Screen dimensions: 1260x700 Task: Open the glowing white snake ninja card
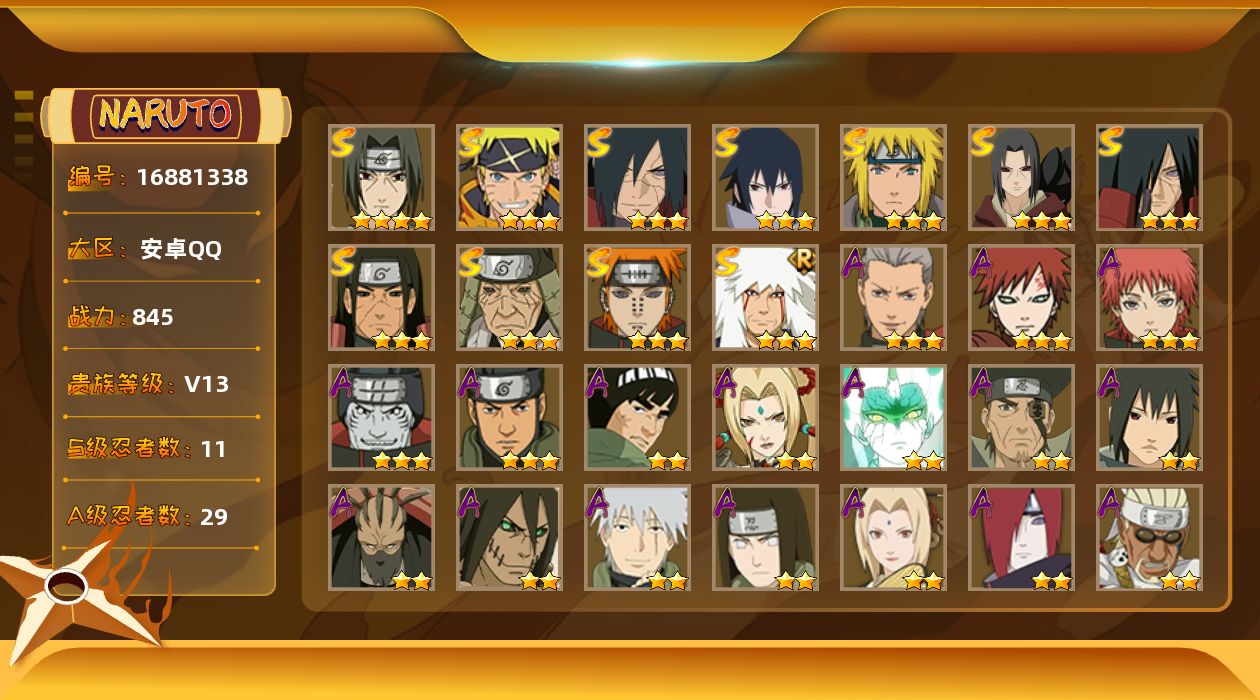pyautogui.click(x=893, y=418)
